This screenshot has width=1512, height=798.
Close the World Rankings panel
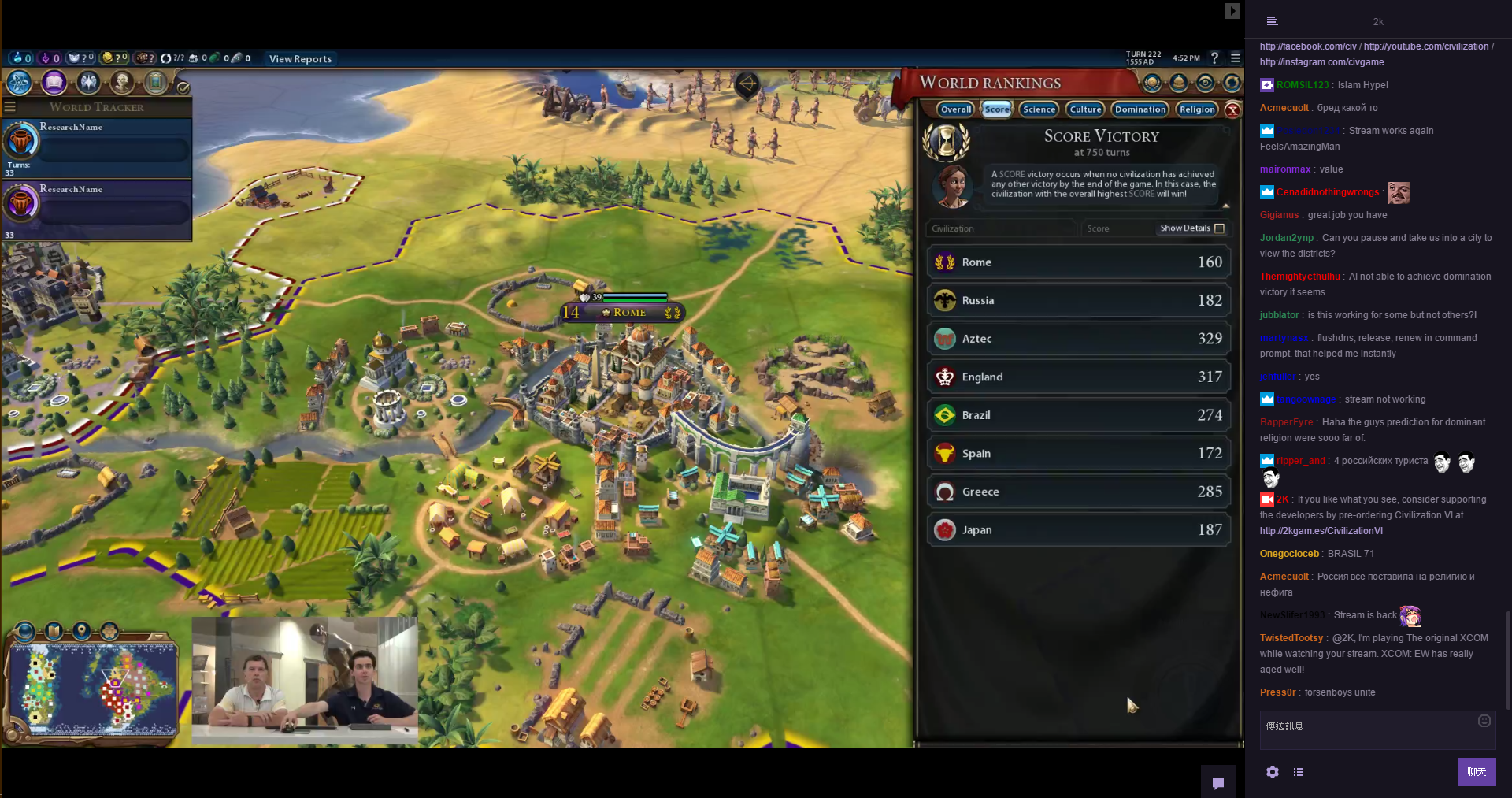(1233, 110)
